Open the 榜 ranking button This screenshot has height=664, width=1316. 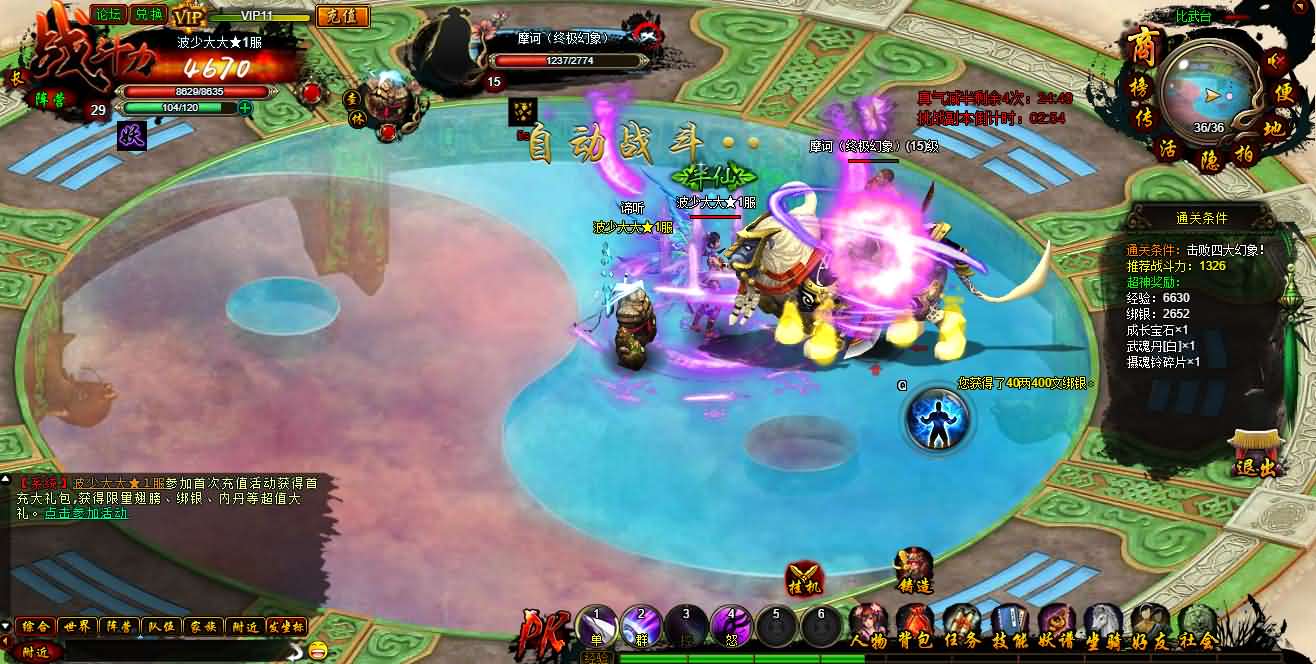[1141, 89]
